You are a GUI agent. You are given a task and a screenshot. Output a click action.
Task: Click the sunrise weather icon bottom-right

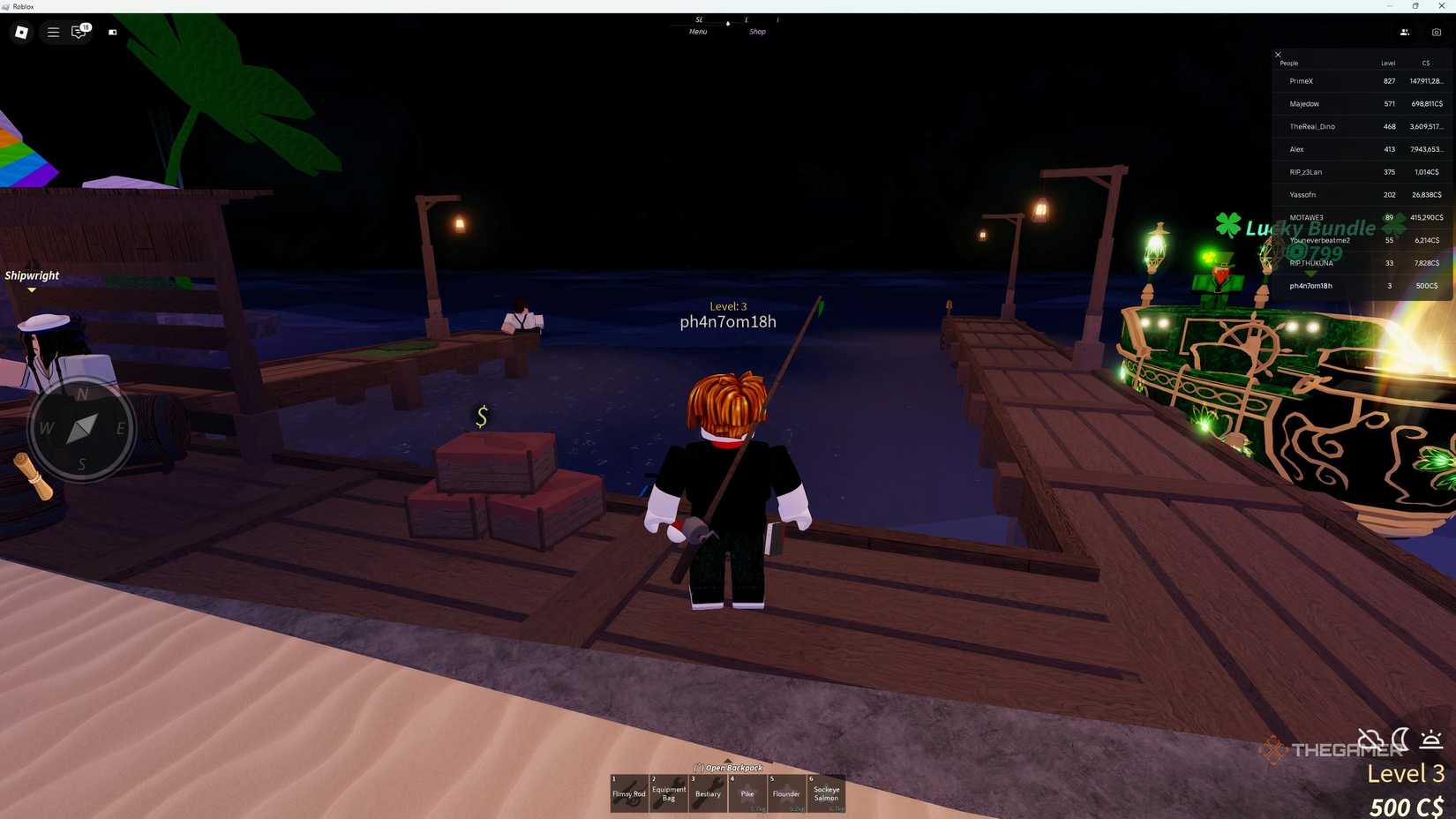pyautogui.click(x=1430, y=741)
